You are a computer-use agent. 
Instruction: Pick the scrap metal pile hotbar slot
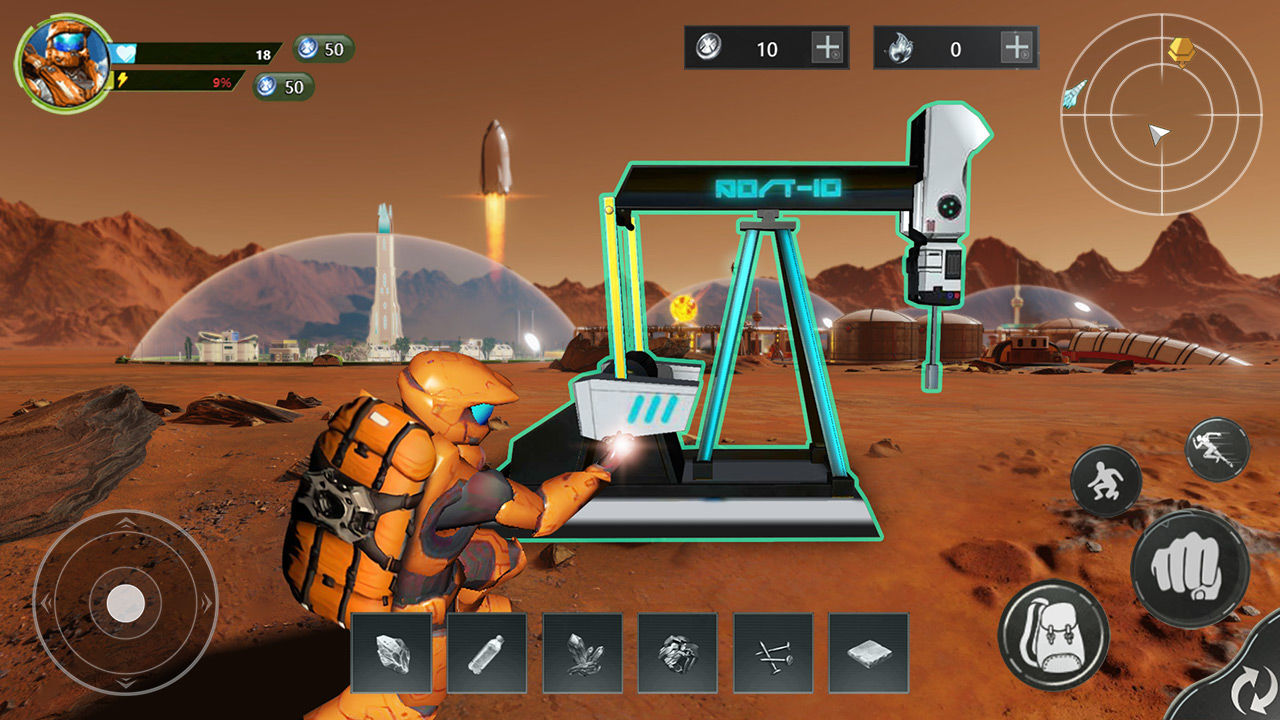point(678,653)
